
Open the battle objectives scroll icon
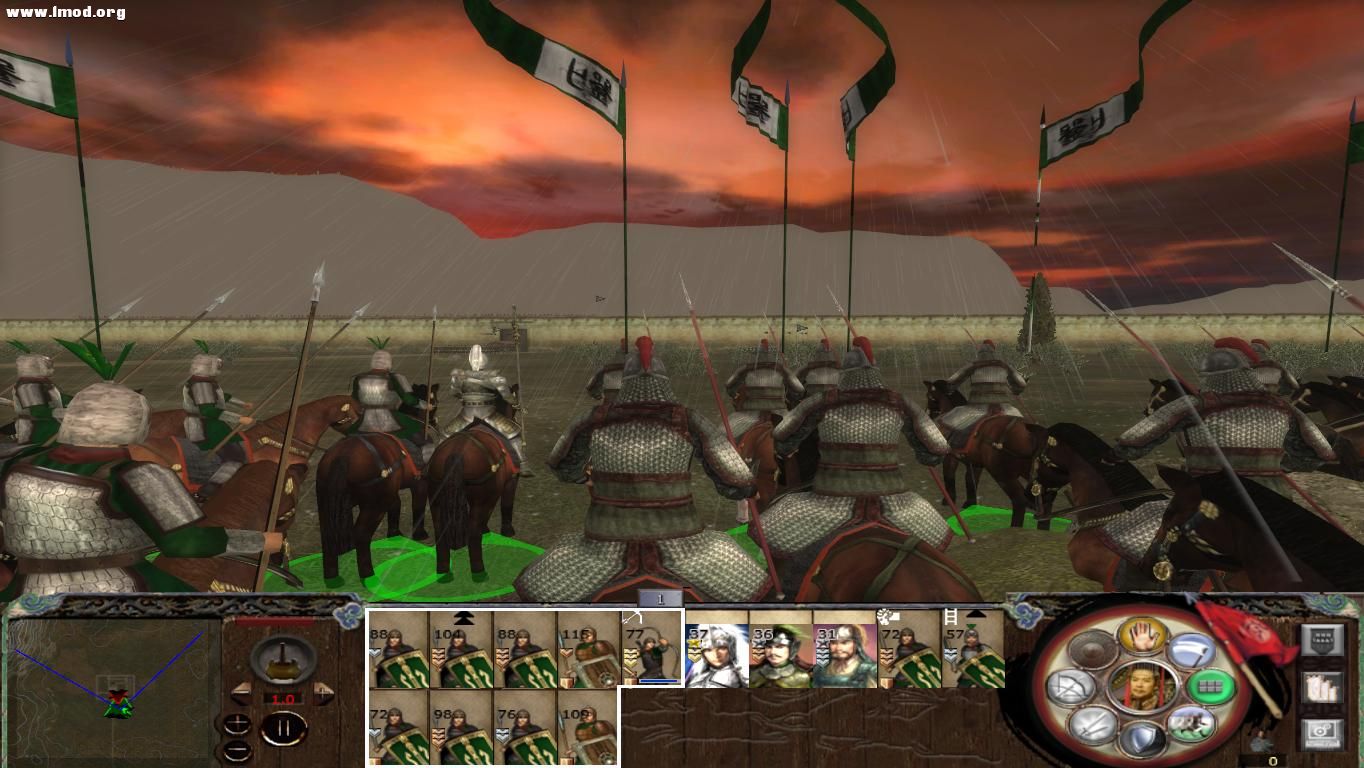pos(1322,689)
